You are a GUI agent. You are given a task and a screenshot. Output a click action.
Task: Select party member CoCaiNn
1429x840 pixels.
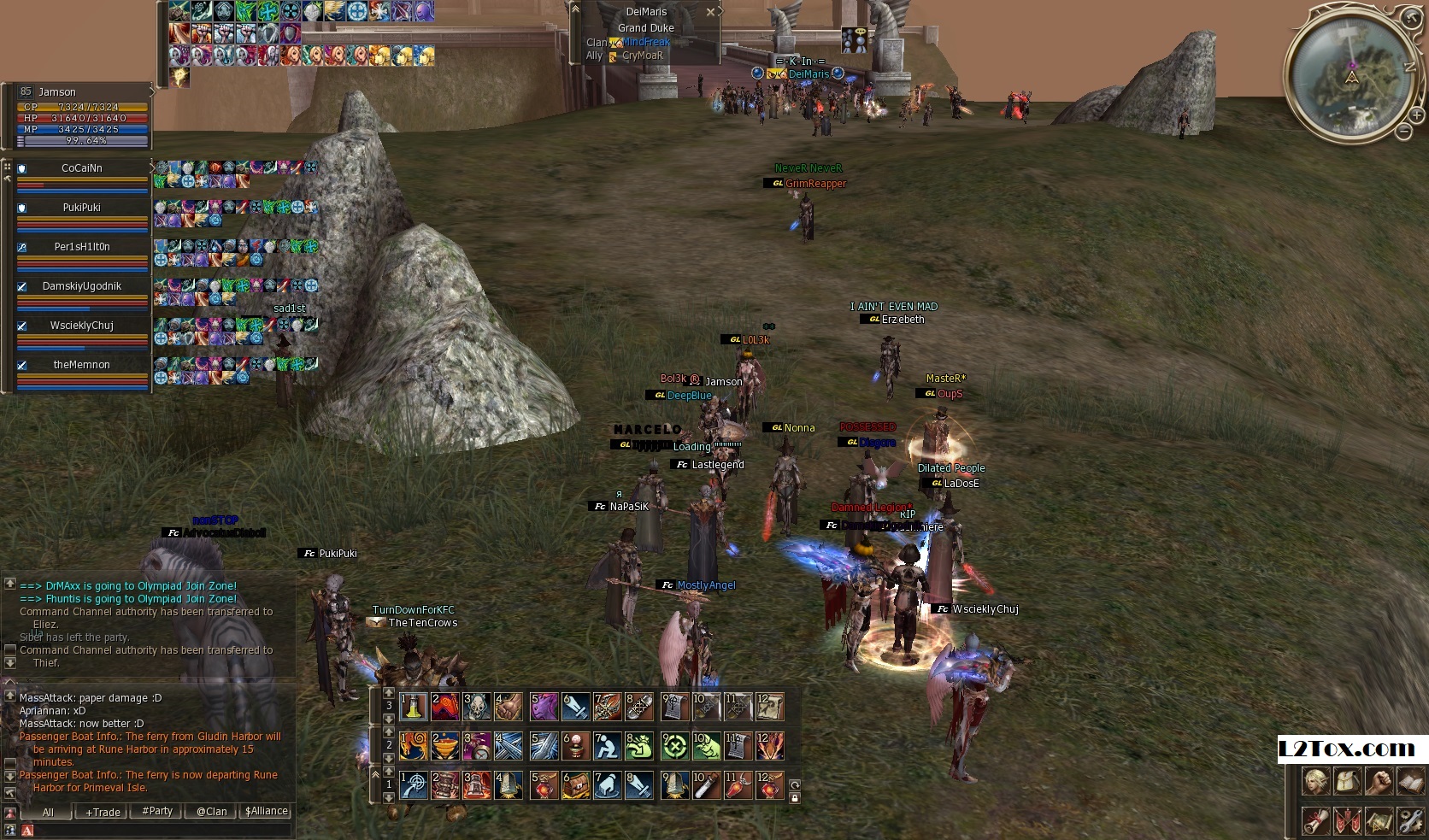pos(82,168)
